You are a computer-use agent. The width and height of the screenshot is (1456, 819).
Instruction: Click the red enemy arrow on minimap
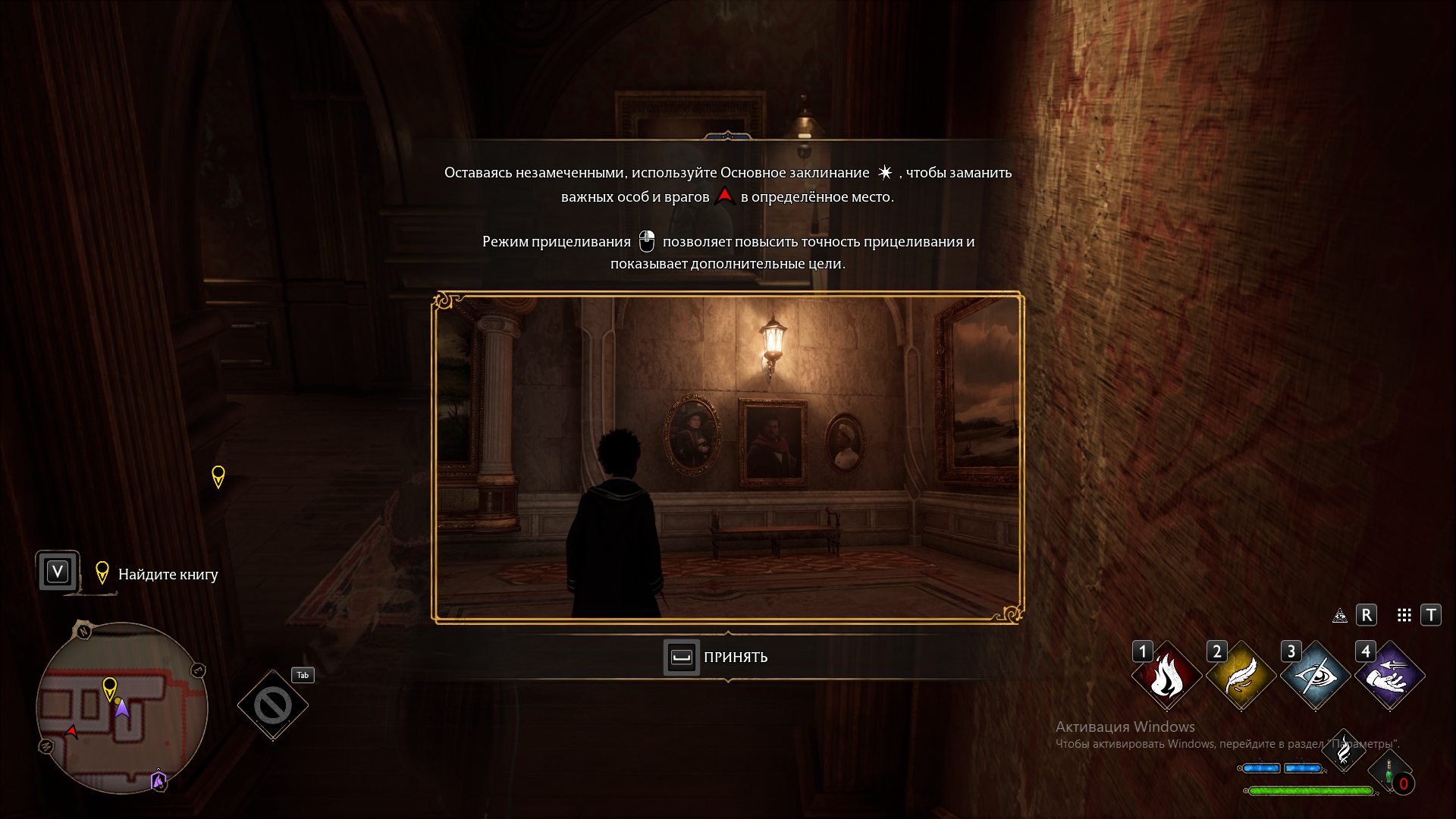tap(71, 732)
